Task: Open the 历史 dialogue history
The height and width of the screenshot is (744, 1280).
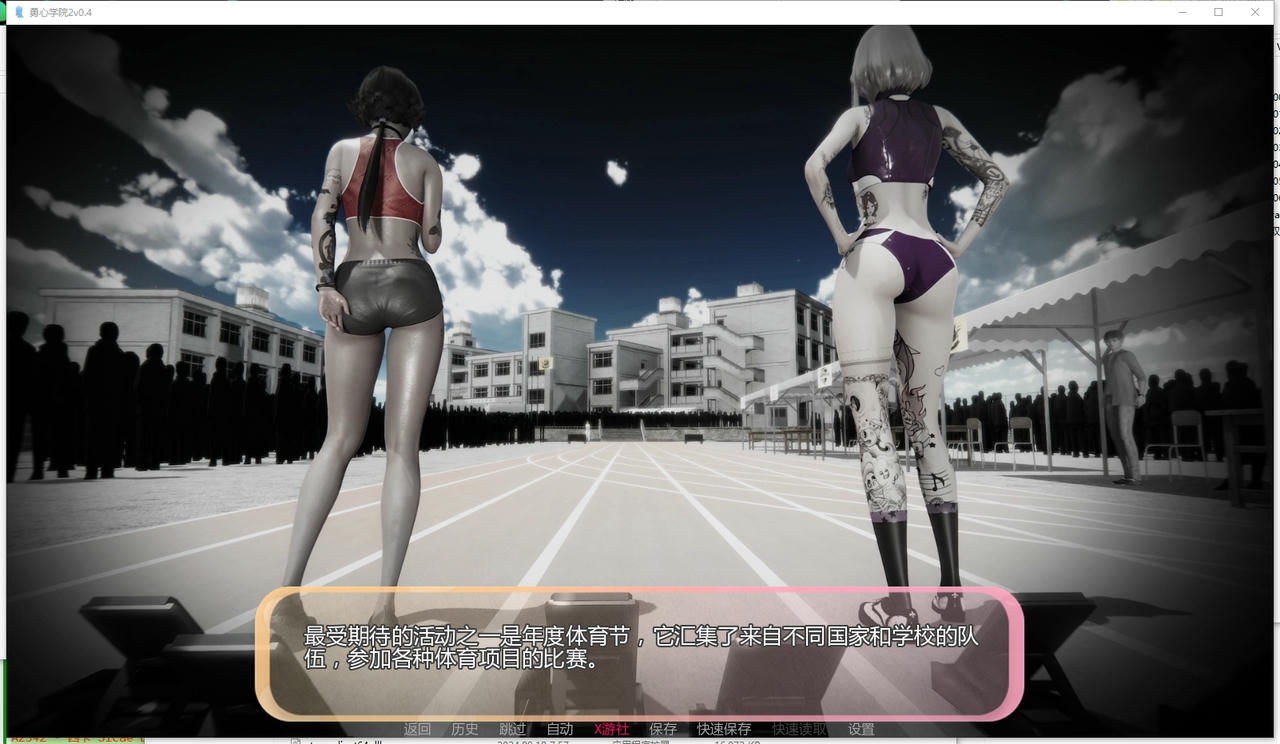Action: (x=465, y=729)
